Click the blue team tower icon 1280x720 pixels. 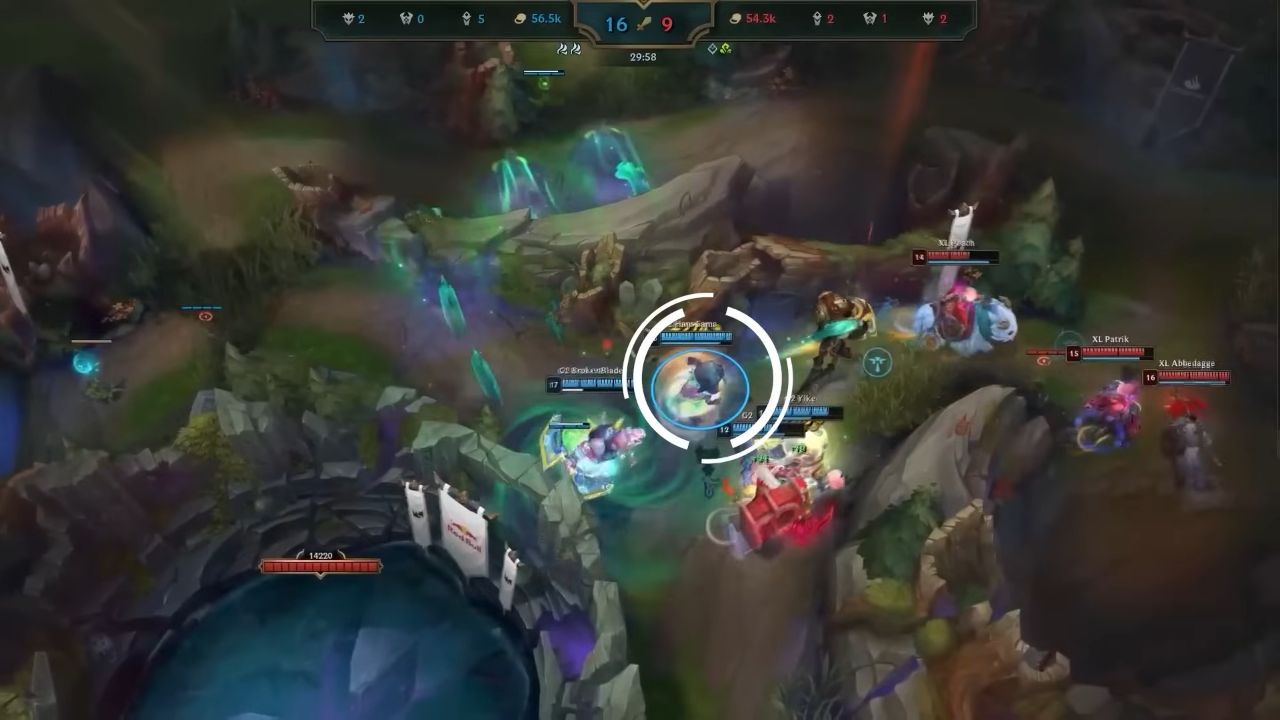466,18
